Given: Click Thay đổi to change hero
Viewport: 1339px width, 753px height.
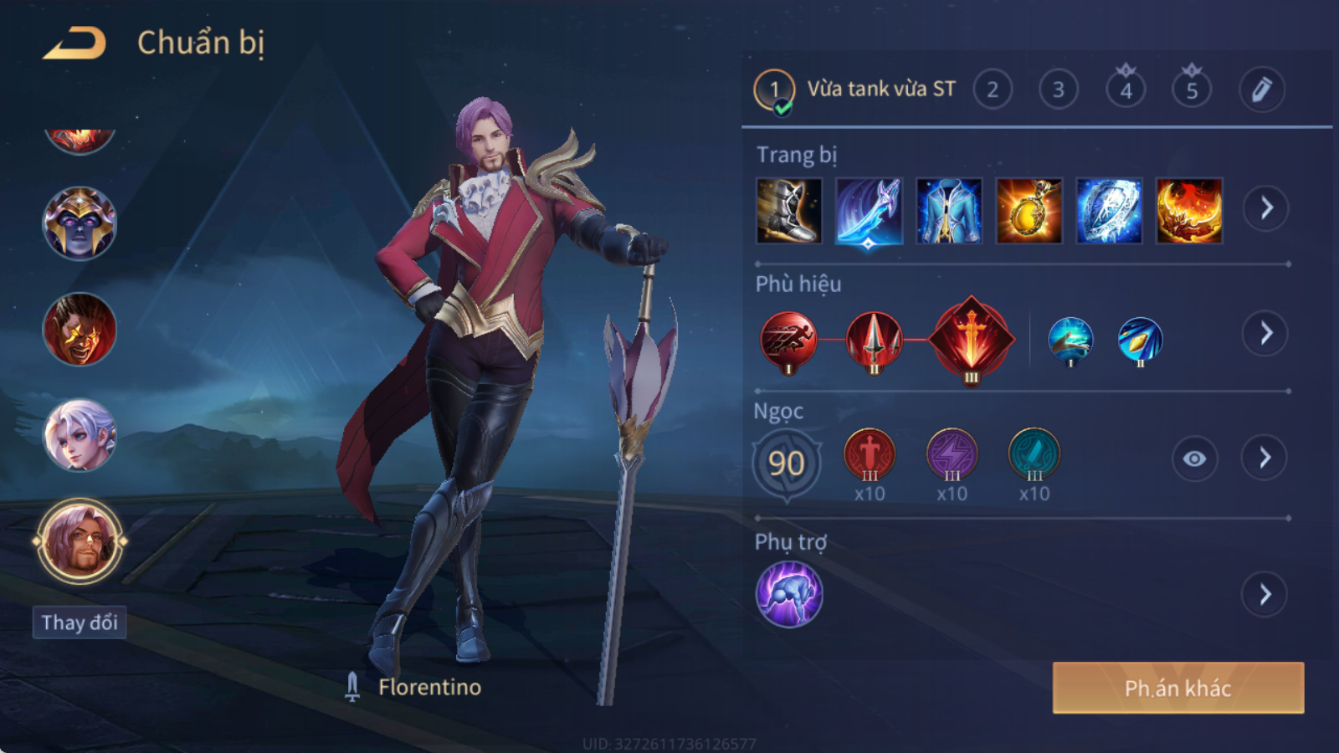Looking at the screenshot, I should pyautogui.click(x=79, y=622).
